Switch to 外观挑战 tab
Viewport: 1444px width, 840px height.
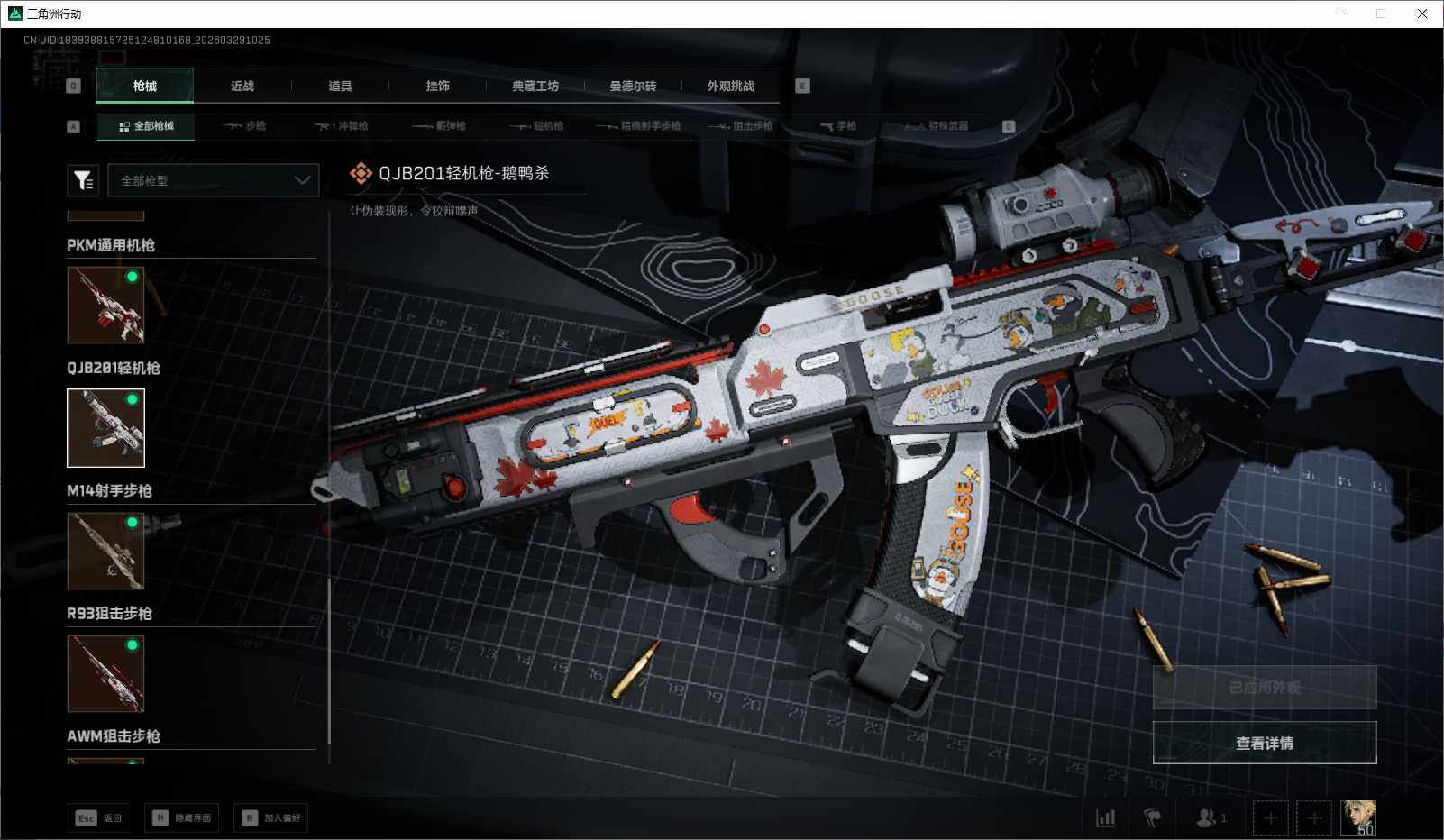coord(730,86)
